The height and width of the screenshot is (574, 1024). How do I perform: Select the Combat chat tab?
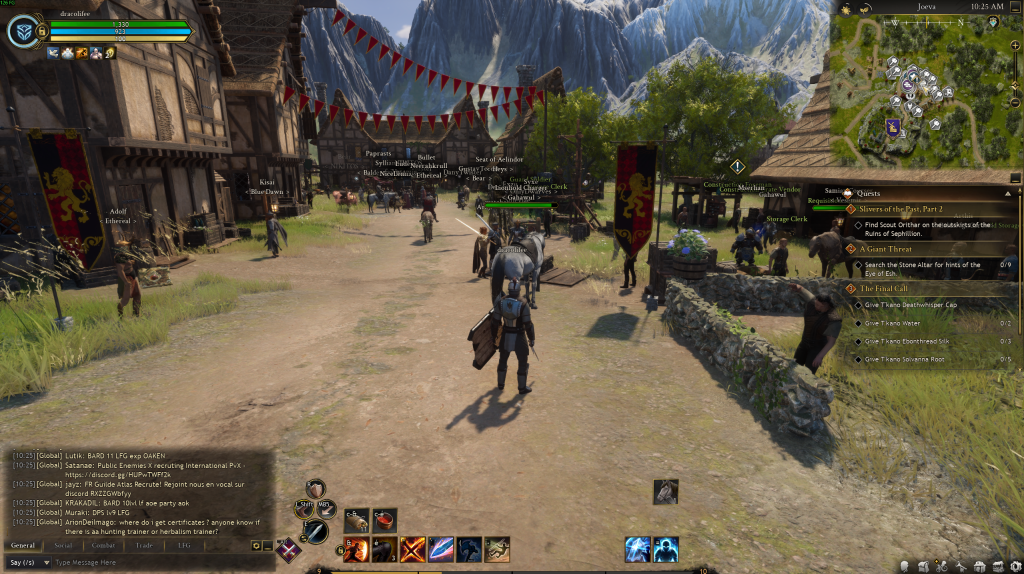(104, 545)
